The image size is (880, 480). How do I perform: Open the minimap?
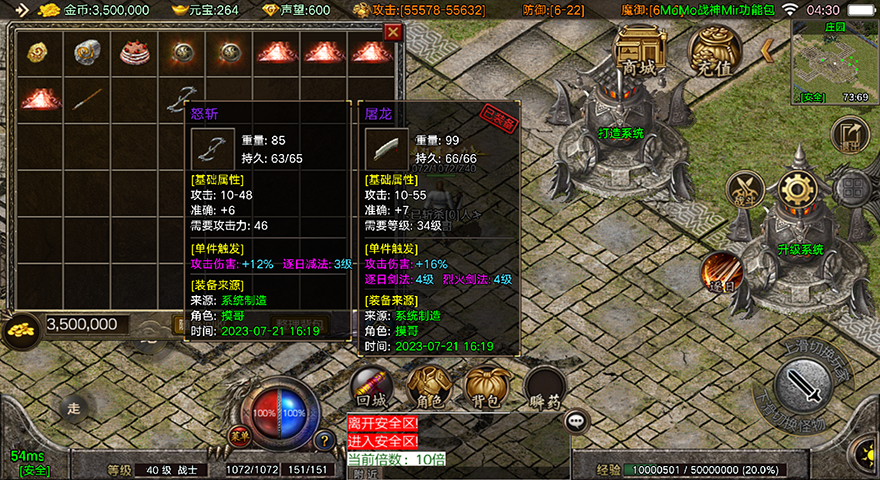point(831,62)
